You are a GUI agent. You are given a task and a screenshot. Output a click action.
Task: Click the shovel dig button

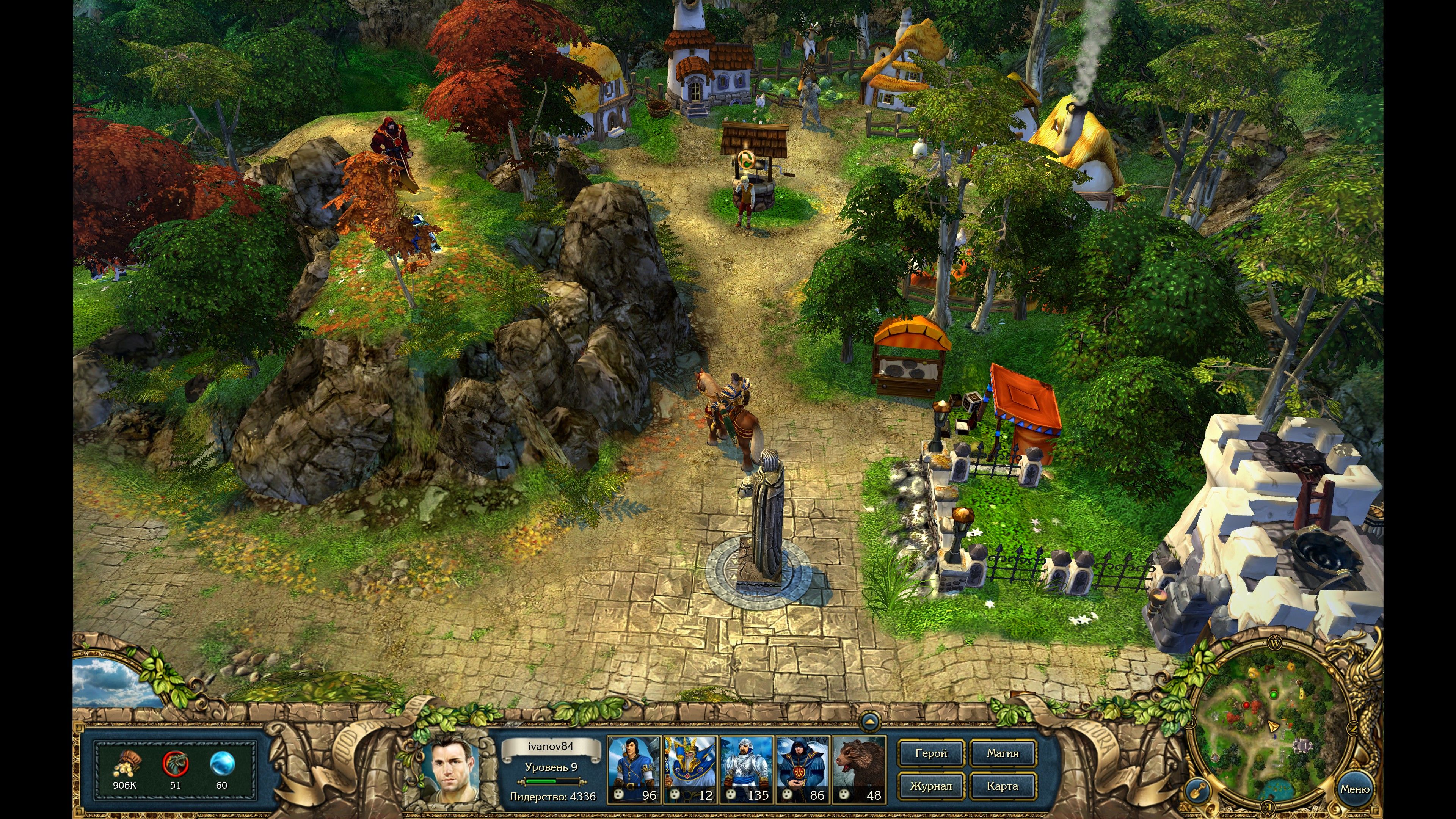pyautogui.click(x=1196, y=790)
